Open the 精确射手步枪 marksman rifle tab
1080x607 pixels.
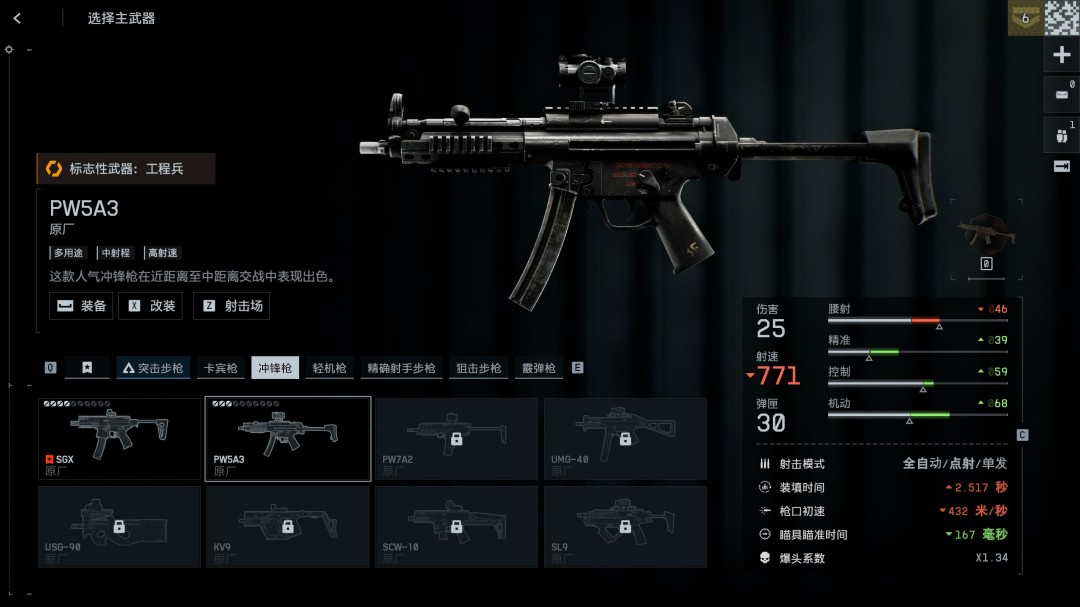401,368
